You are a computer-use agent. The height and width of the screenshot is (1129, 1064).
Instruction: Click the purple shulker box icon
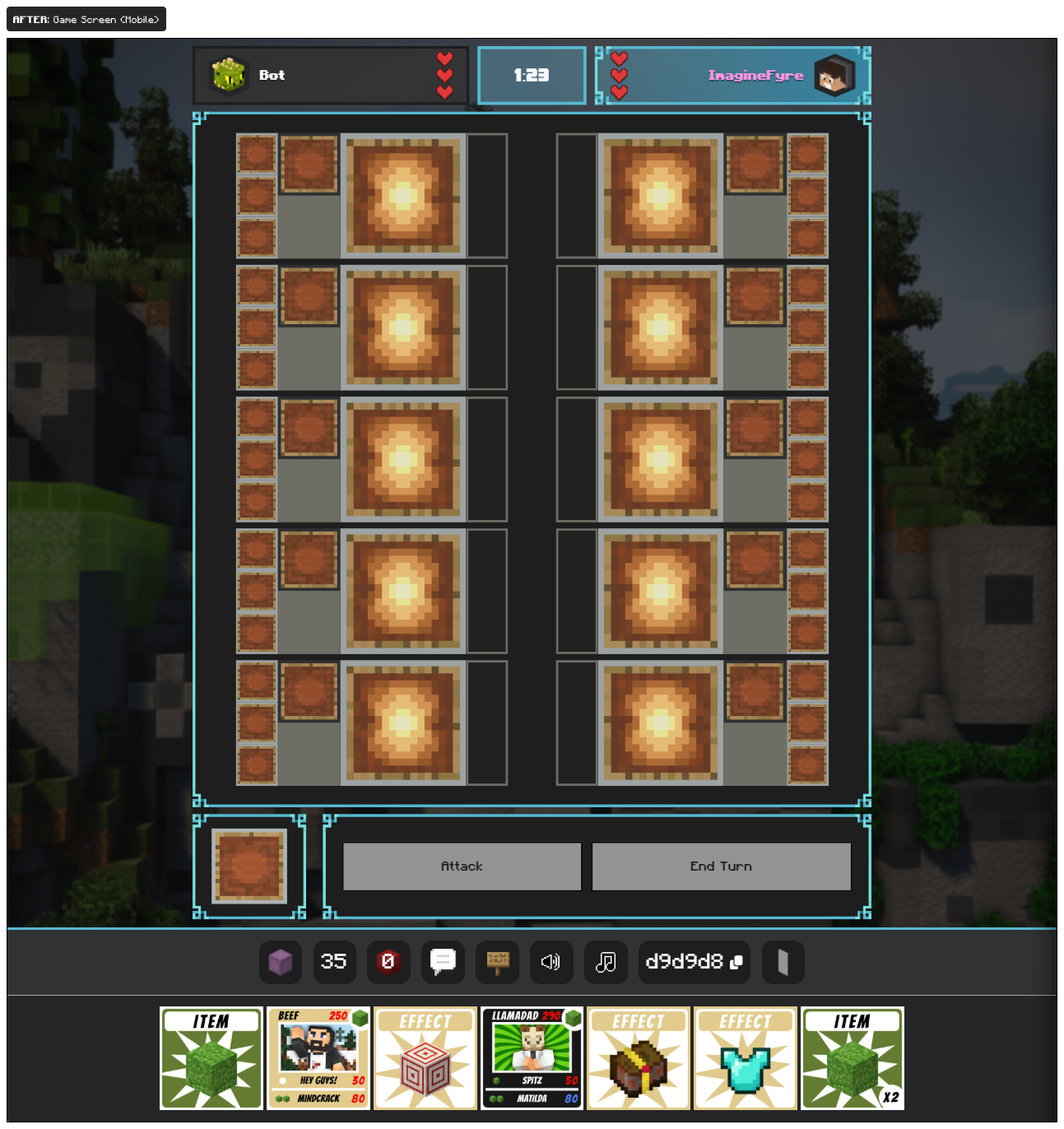280,962
